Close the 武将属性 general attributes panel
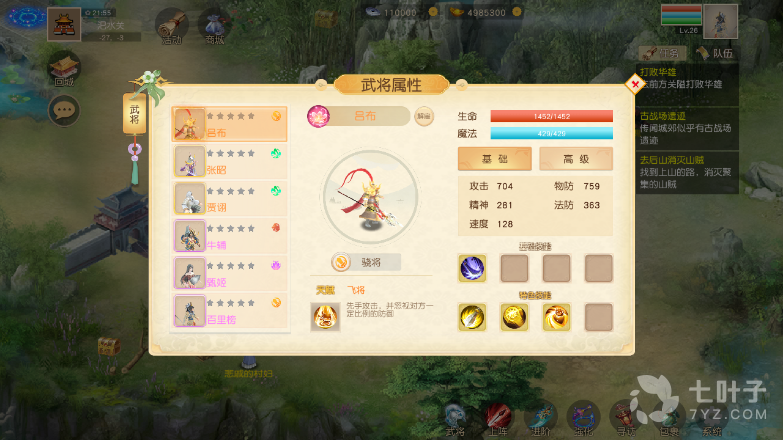The width and height of the screenshot is (783, 440). [635, 85]
